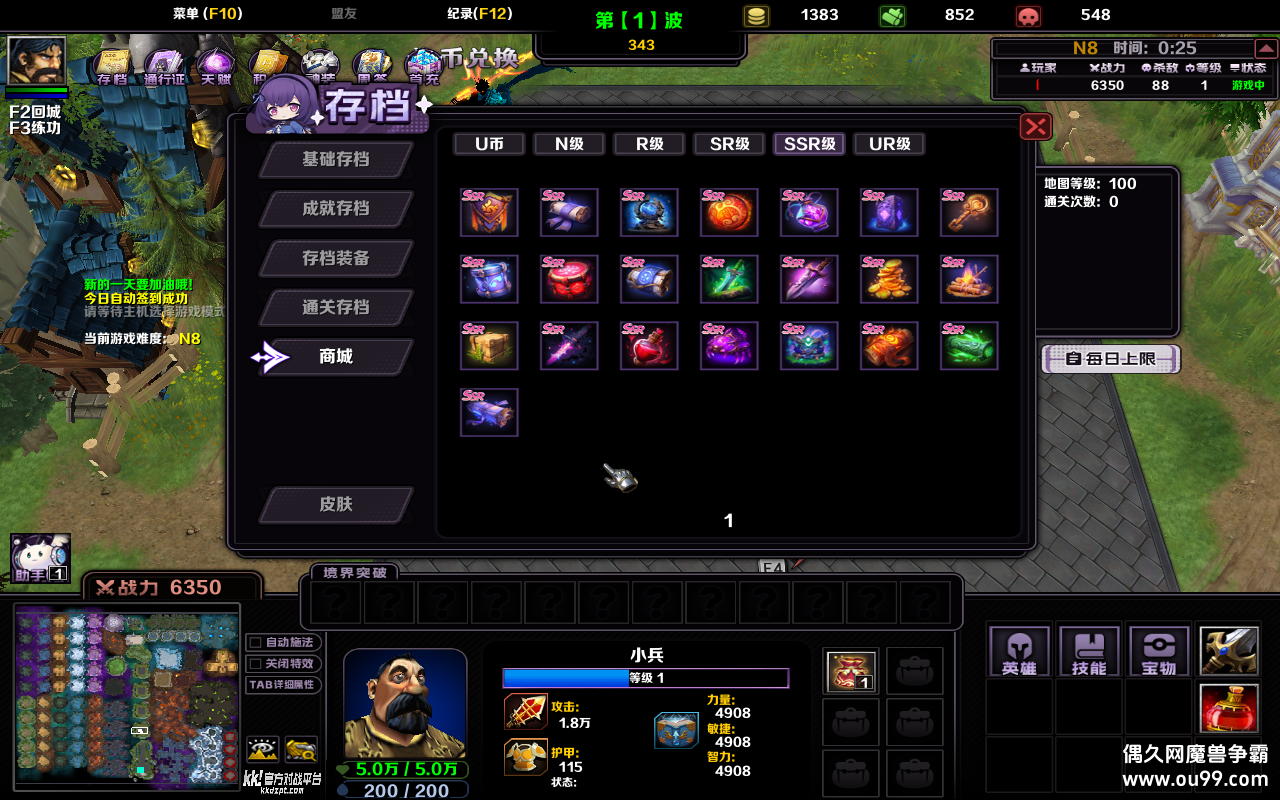Image resolution: width=1280 pixels, height=800 pixels.
Task: Toggle the eye icon near the minimap
Action: pyautogui.click(x=265, y=750)
